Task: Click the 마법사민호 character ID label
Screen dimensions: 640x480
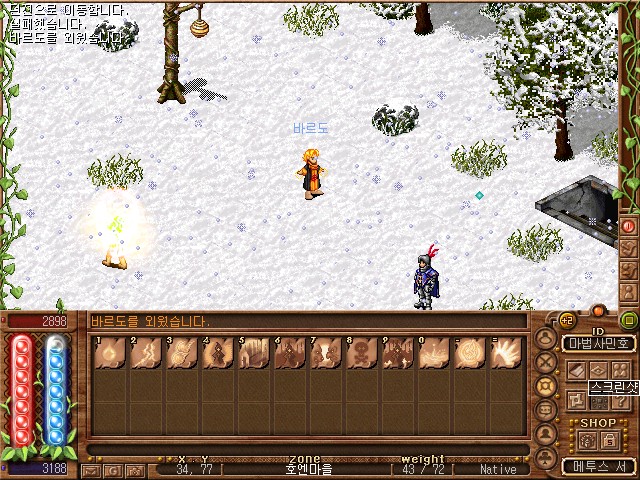Action: (597, 343)
